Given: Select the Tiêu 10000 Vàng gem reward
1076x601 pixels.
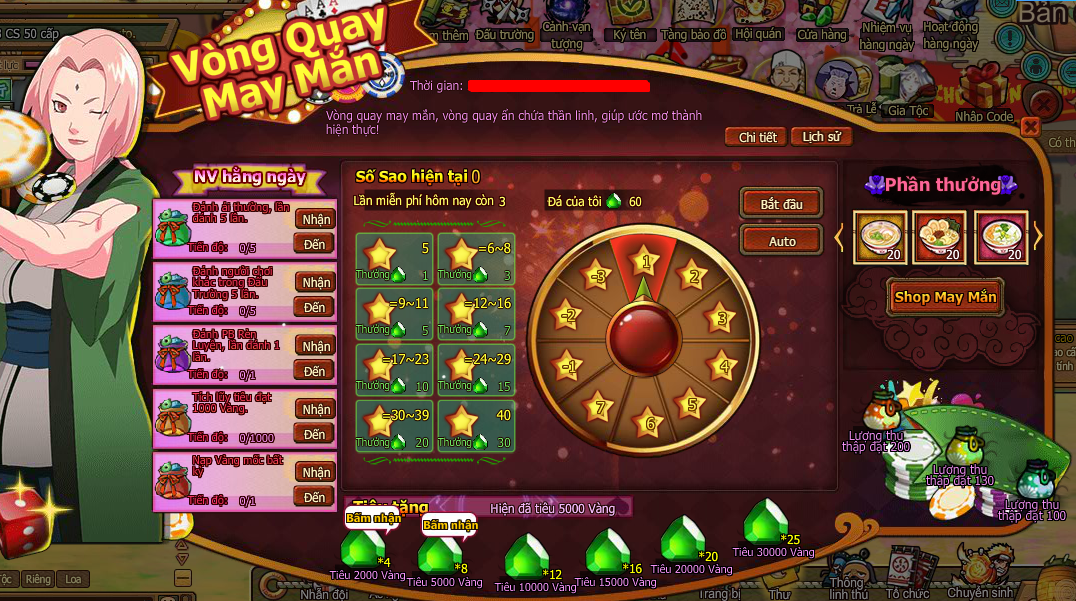Looking at the screenshot, I should click(x=526, y=556).
